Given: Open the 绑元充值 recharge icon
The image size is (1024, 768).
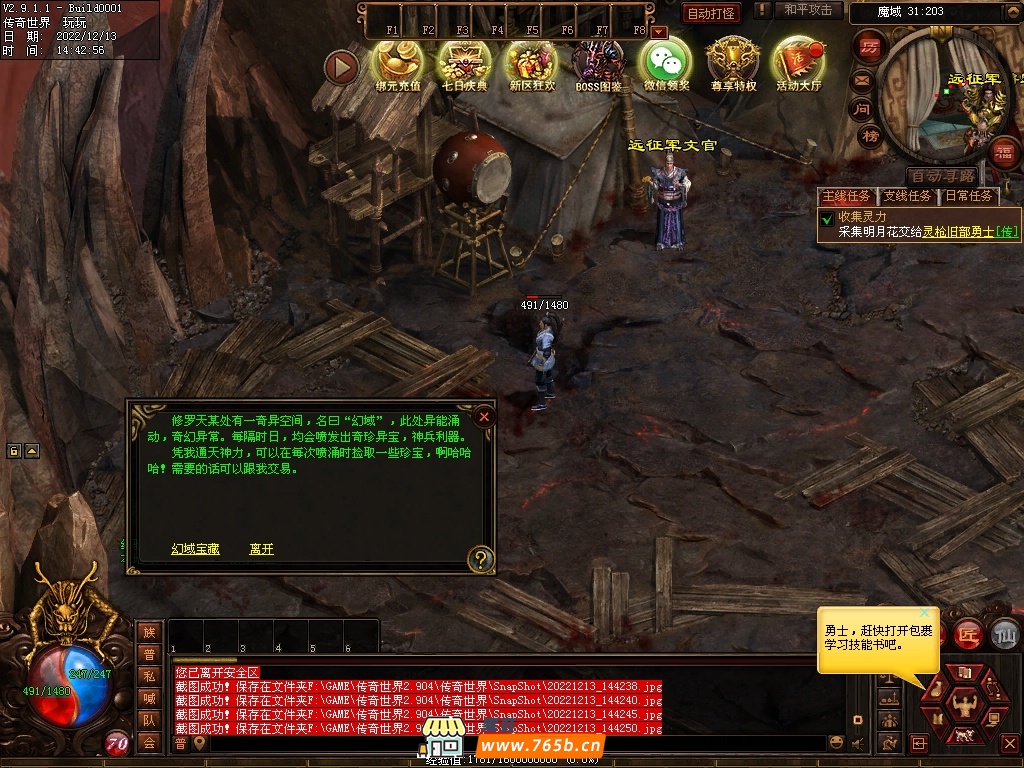Looking at the screenshot, I should click(397, 64).
